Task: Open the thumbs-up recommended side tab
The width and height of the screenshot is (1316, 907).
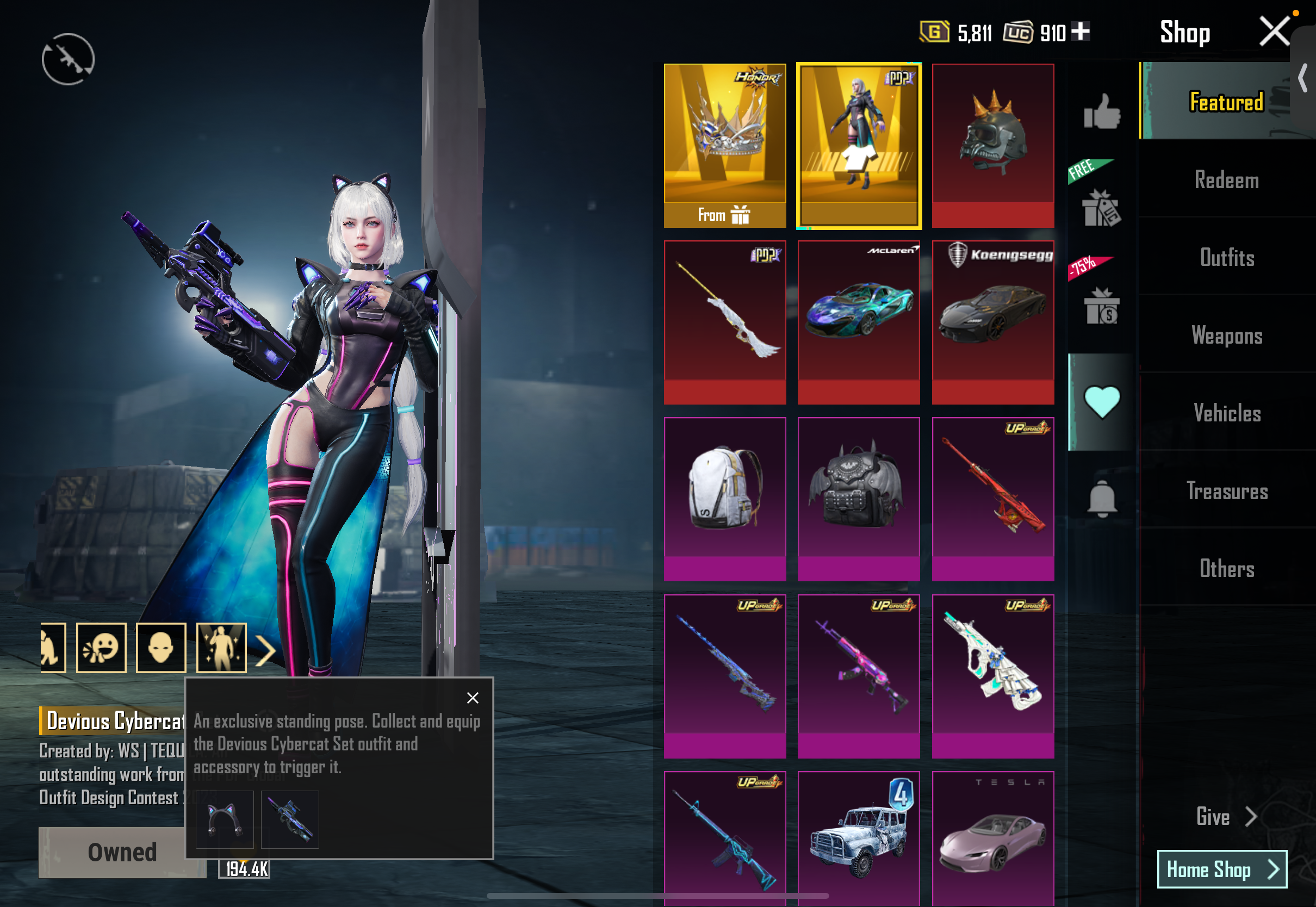Action: (x=1101, y=111)
